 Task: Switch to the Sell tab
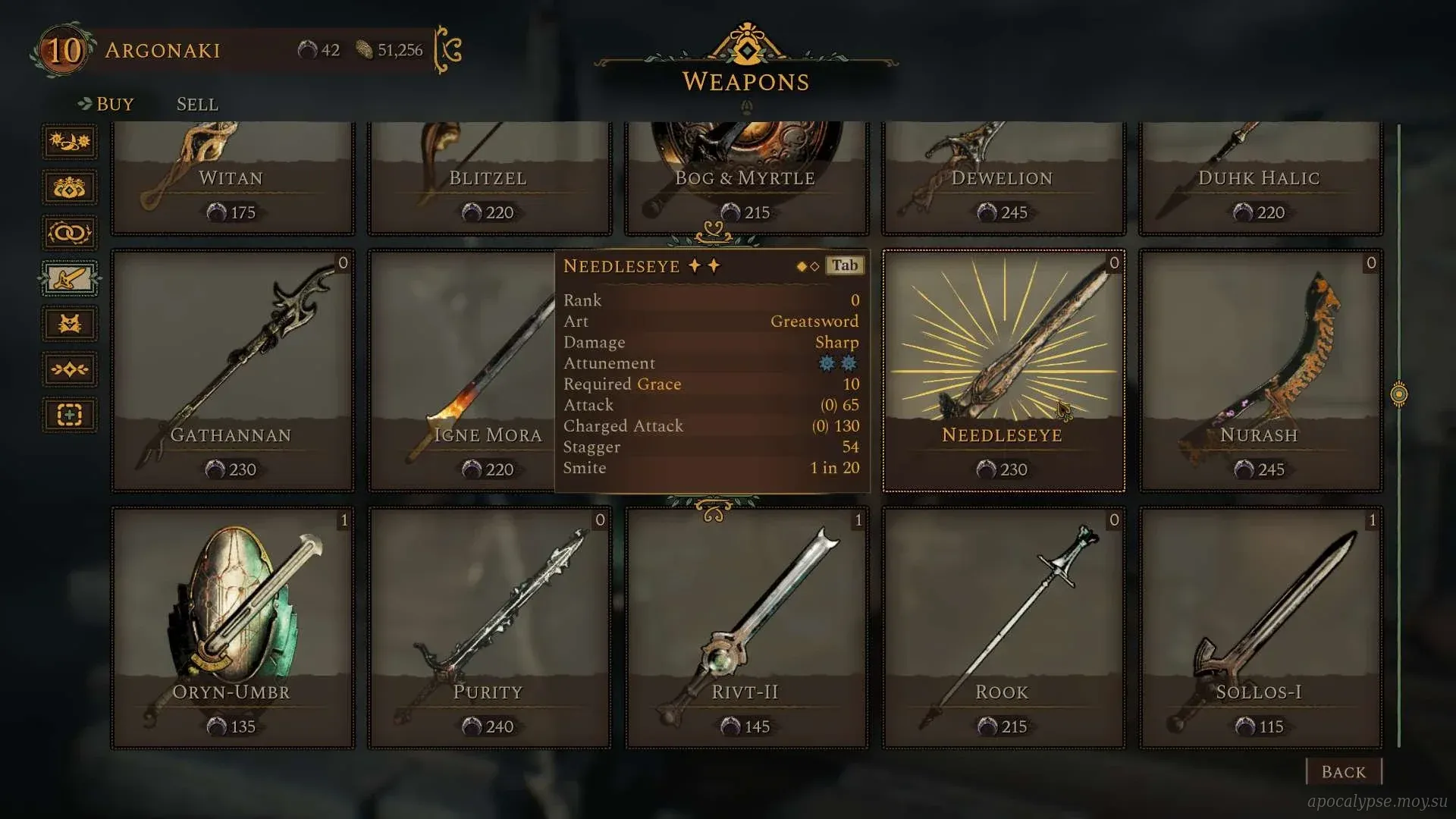[x=197, y=104]
